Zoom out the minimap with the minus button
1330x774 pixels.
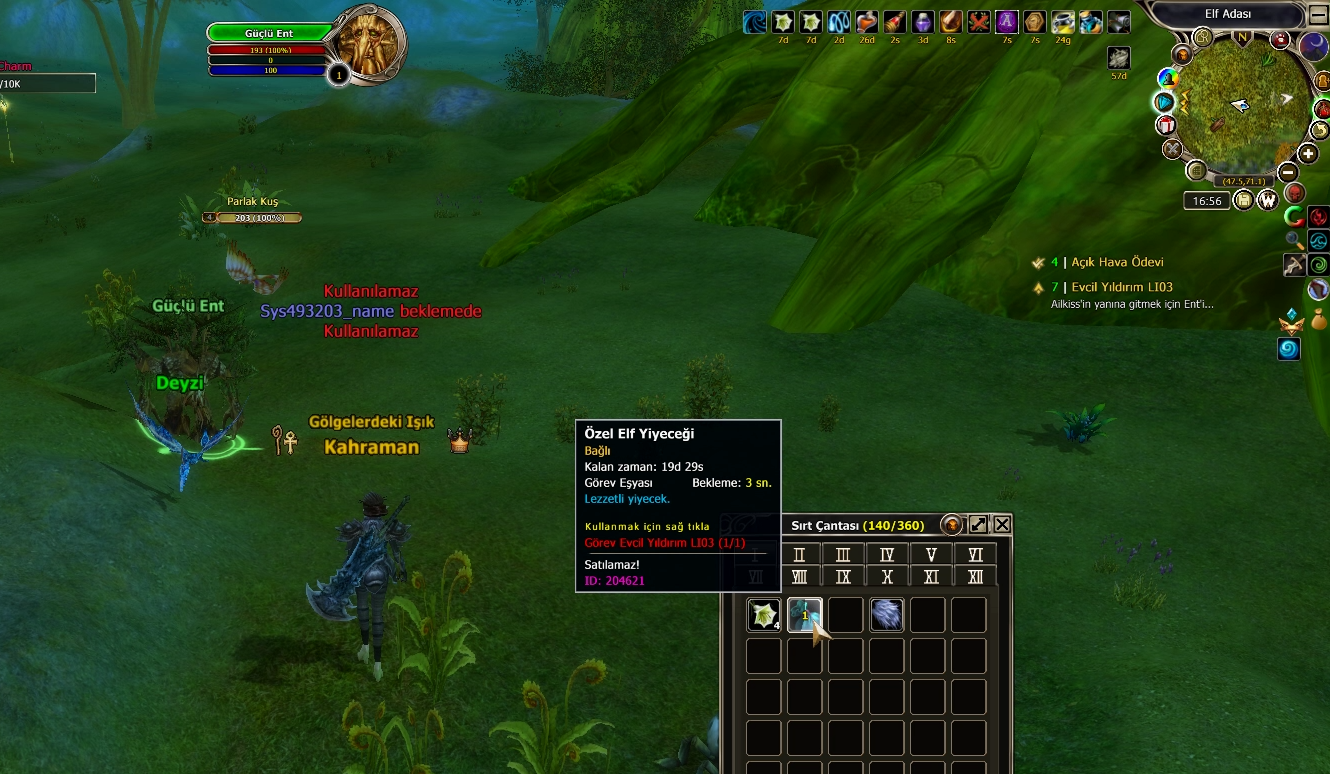pos(1288,172)
